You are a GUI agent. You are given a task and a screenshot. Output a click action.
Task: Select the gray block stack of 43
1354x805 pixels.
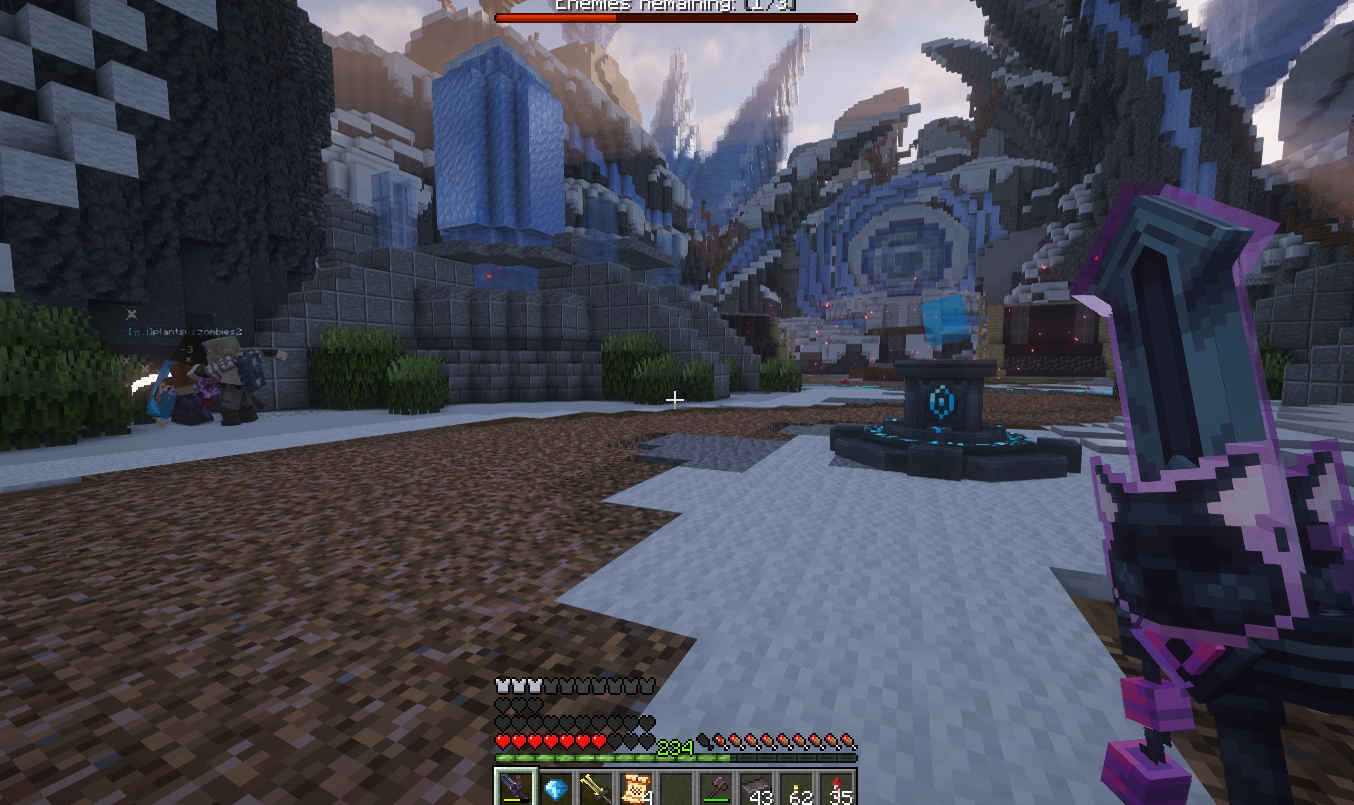tap(757, 788)
